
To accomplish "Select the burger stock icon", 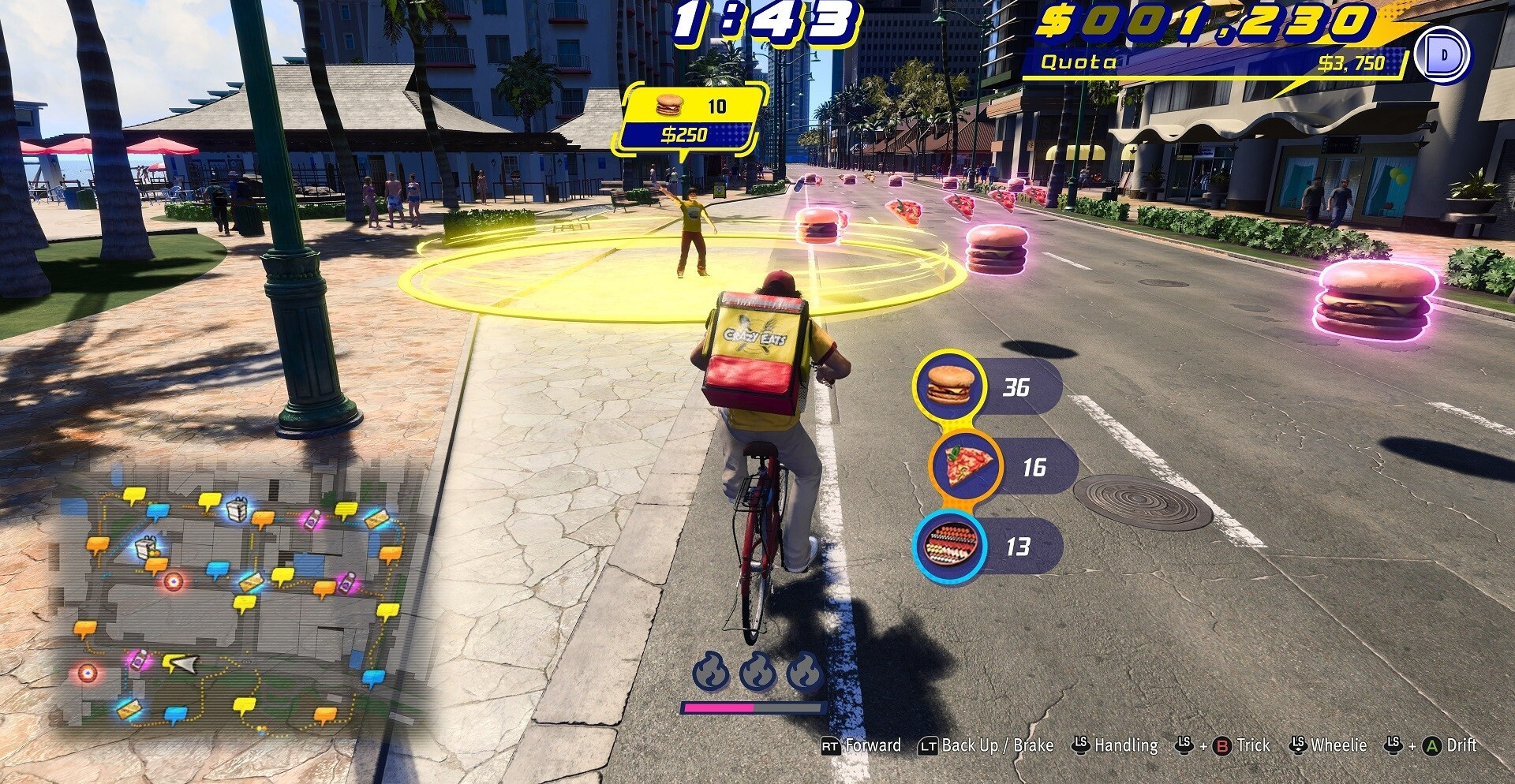I will [949, 386].
